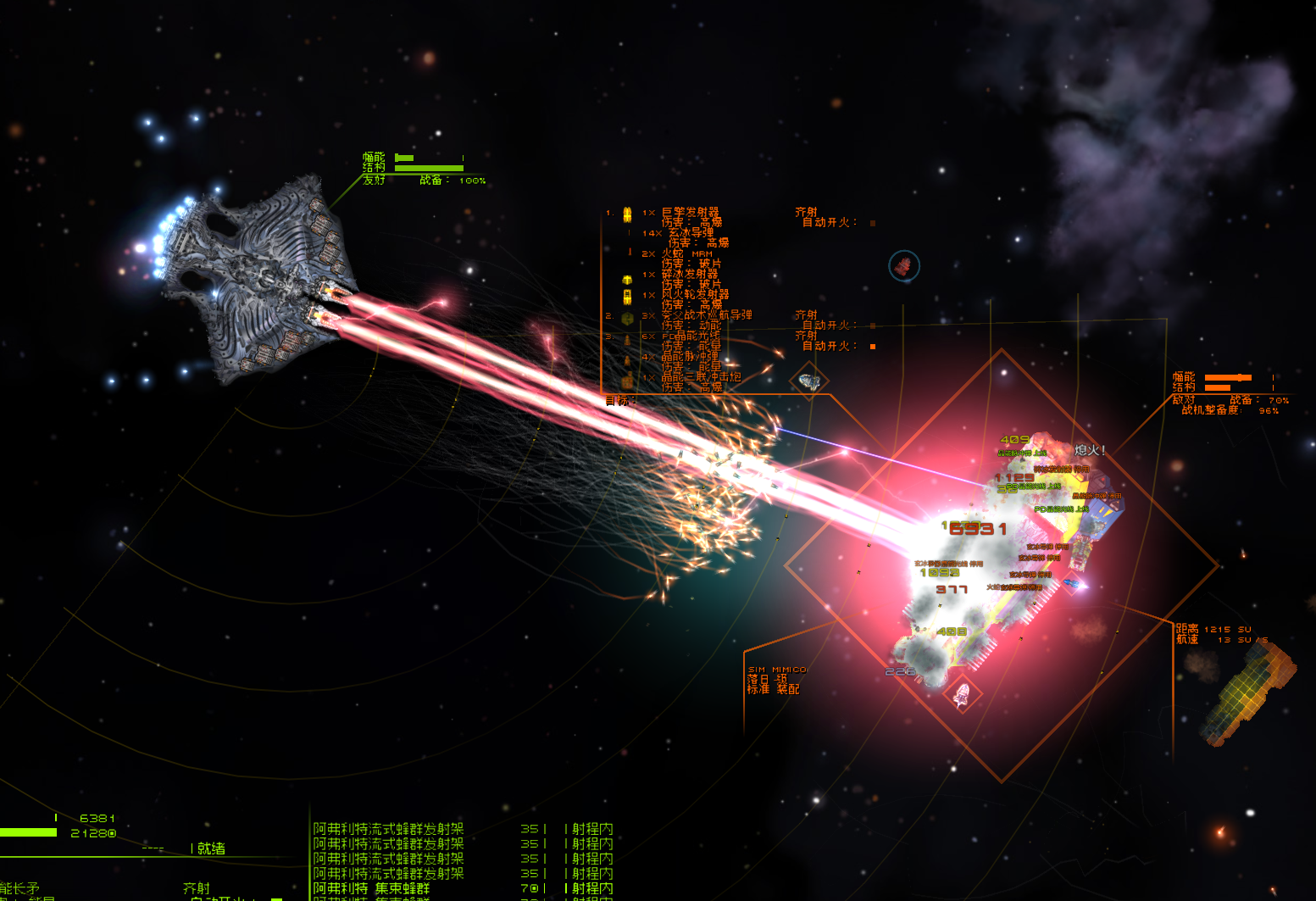Toggle 自动开火 for weapon group 2
This screenshot has width=1316, height=901.
[873, 325]
